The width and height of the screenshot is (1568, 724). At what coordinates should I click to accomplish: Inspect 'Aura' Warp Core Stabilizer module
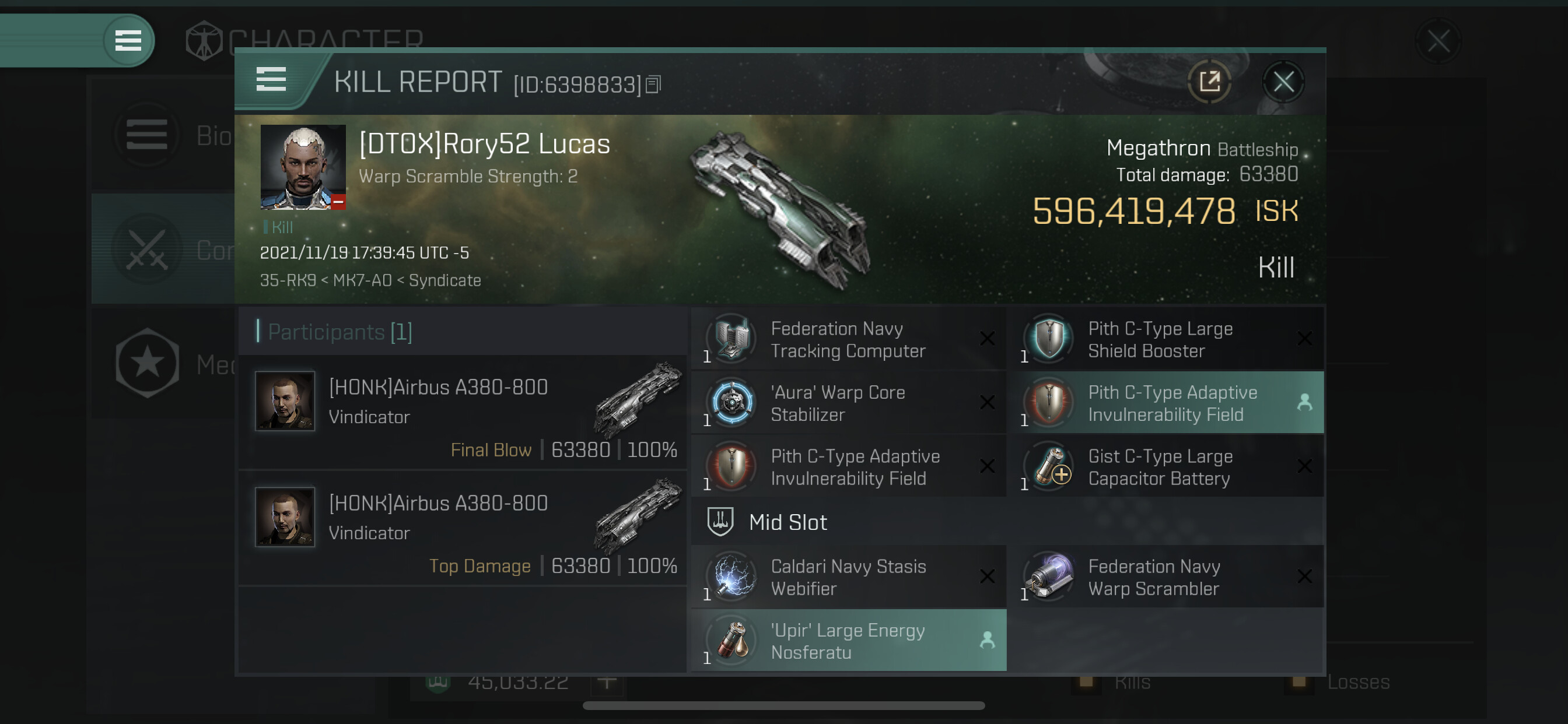pos(848,403)
